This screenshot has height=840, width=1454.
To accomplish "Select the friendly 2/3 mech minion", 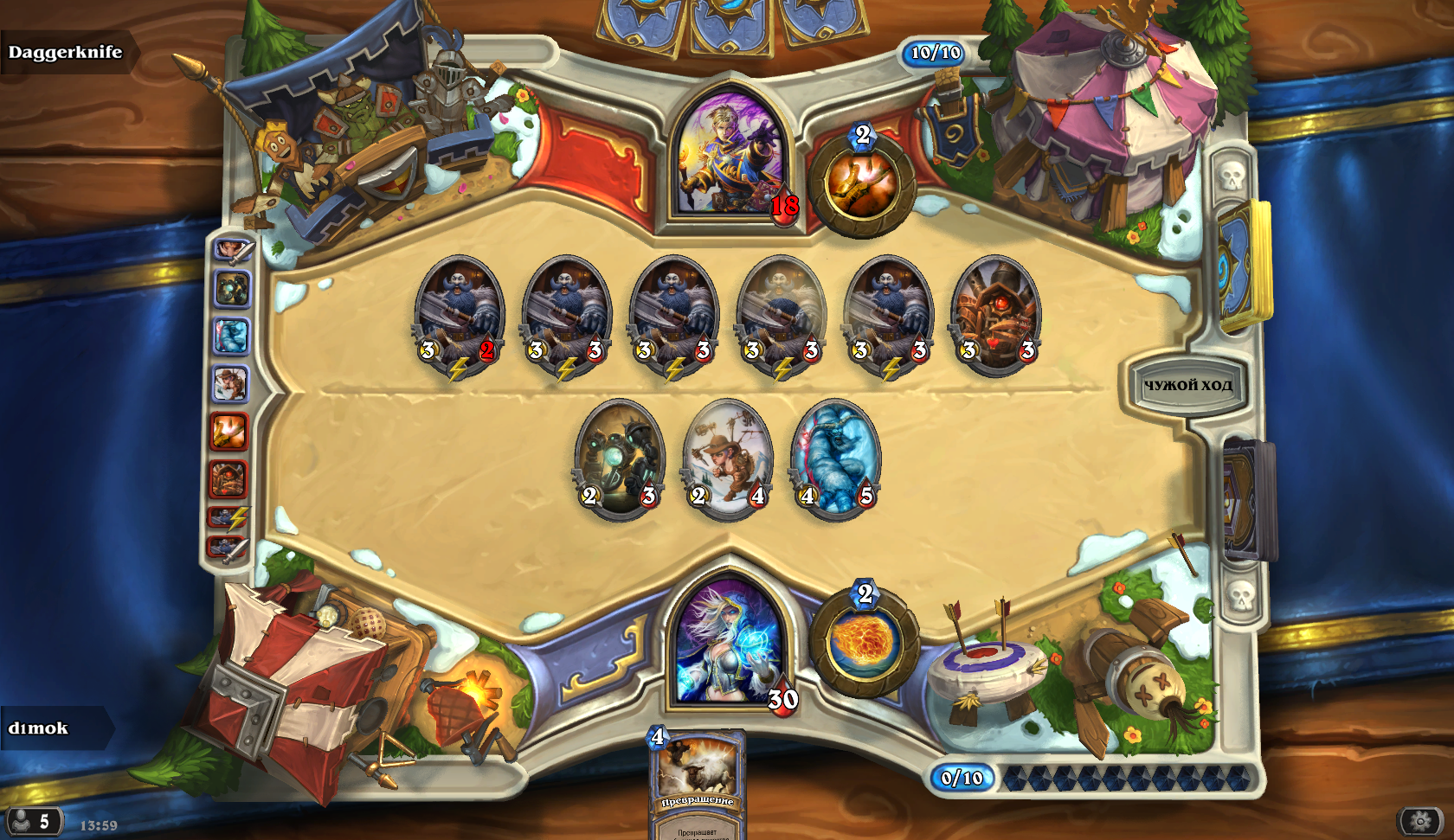I will point(620,457).
